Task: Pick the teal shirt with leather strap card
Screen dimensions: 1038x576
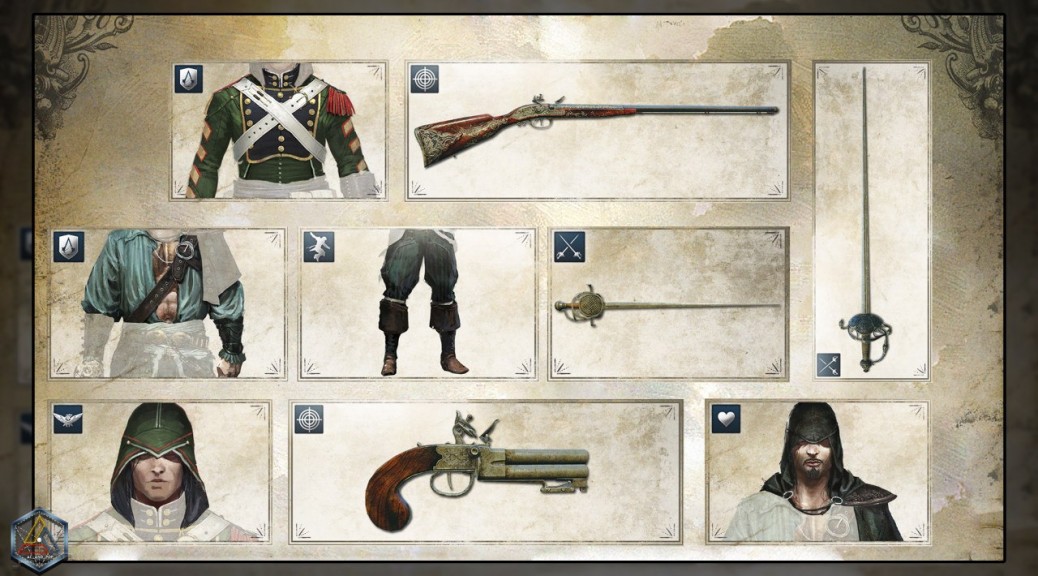Action: pos(168,304)
